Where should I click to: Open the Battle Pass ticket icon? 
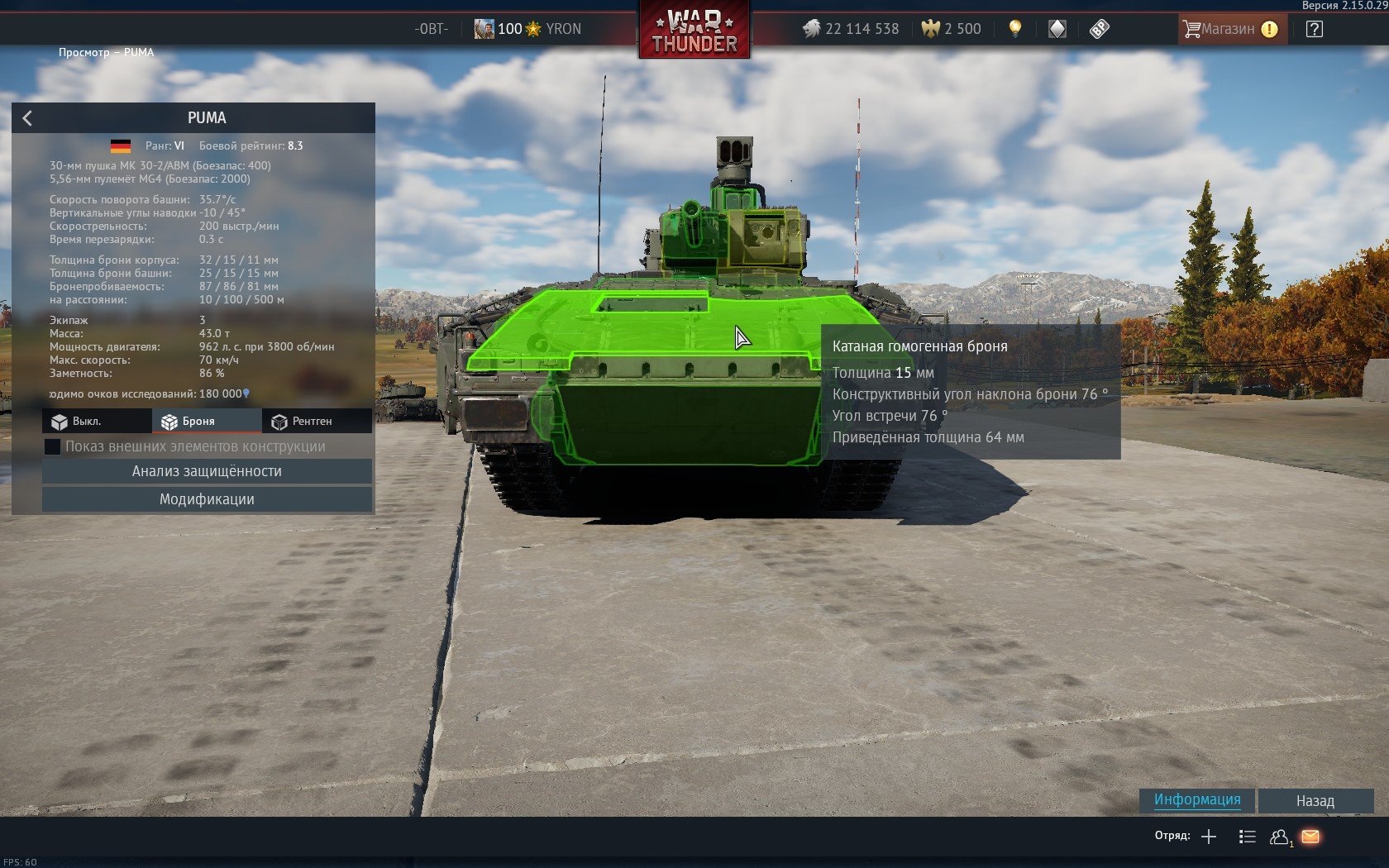coord(1099,29)
